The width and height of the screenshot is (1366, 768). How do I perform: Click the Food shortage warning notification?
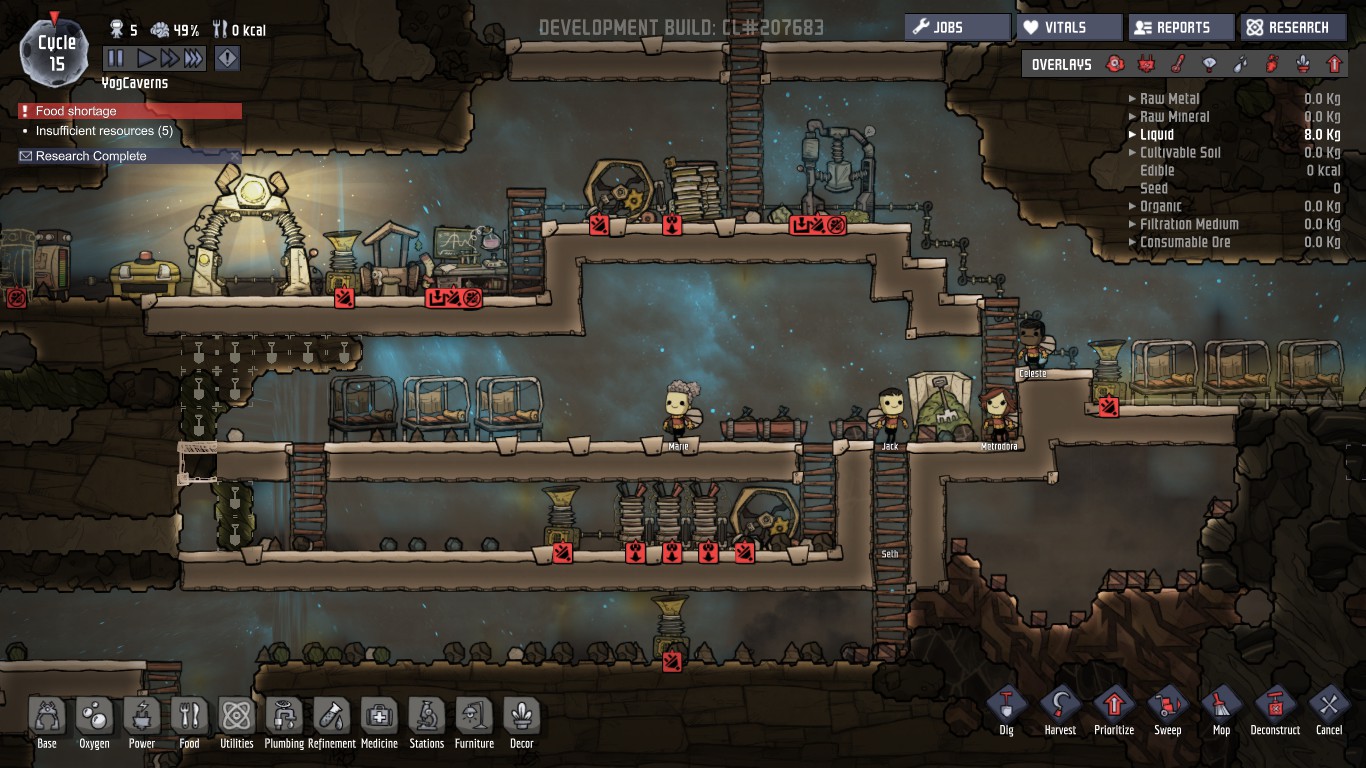pyautogui.click(x=130, y=111)
